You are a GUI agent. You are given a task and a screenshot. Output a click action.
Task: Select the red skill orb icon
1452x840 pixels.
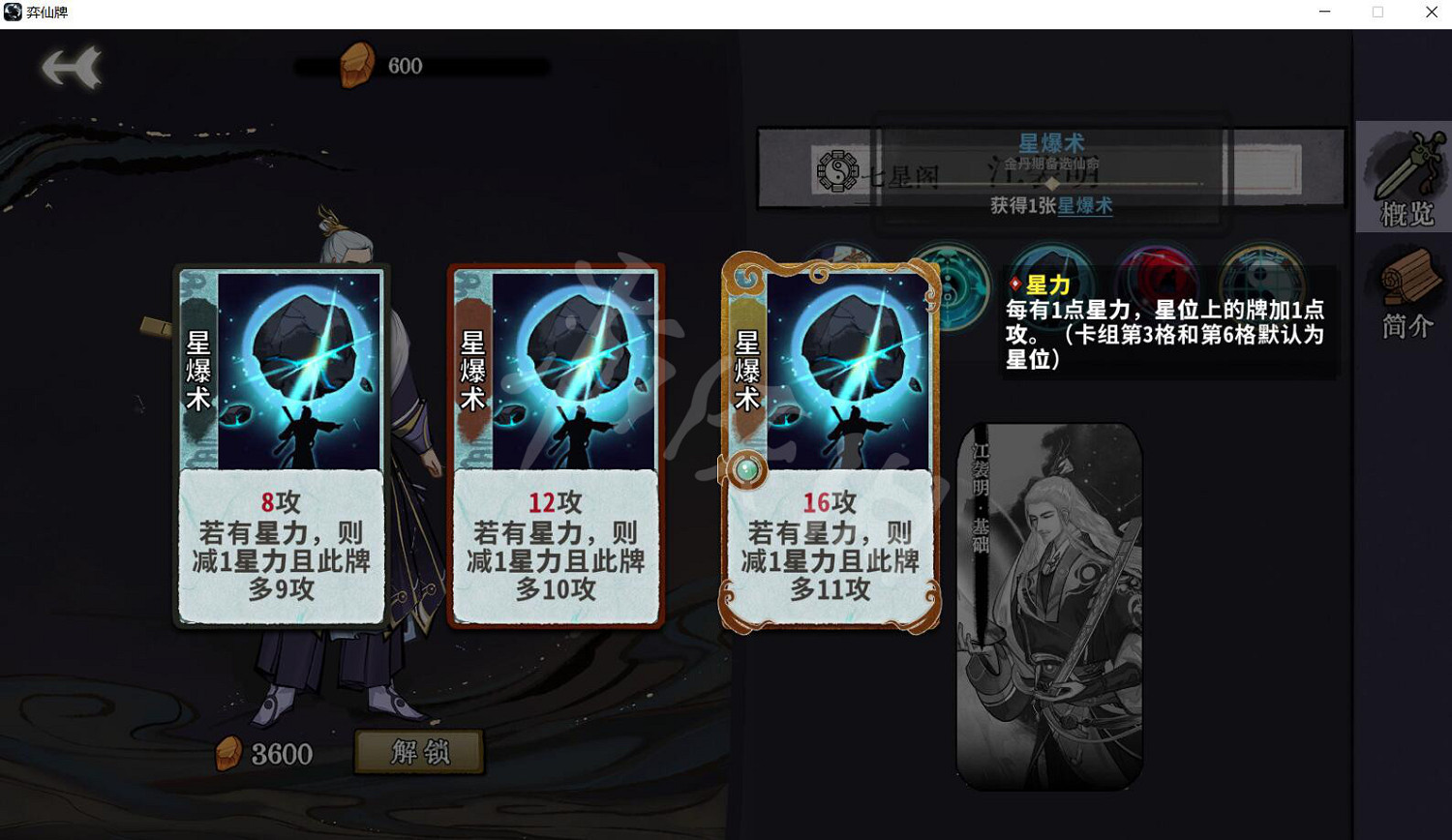click(x=1158, y=276)
